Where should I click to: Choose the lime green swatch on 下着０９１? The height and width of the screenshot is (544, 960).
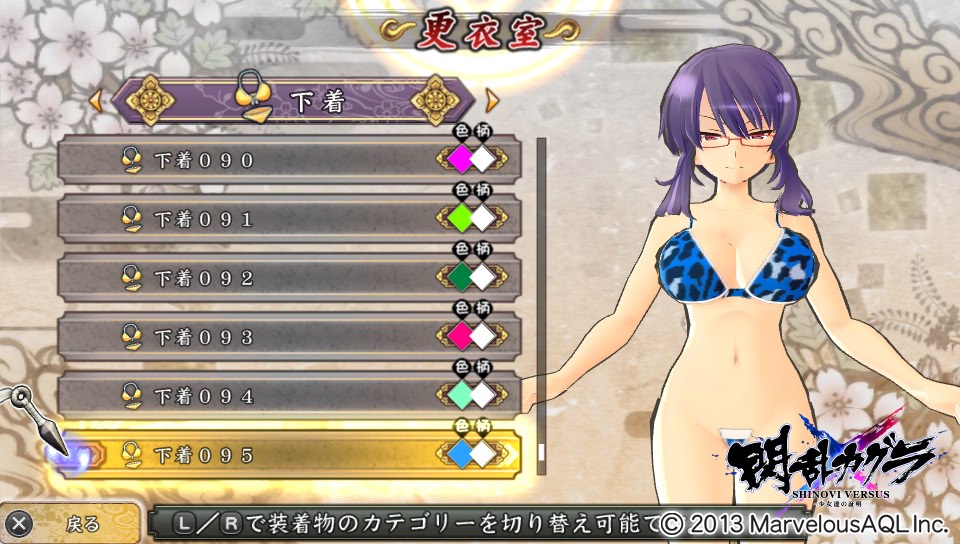[x=459, y=218]
